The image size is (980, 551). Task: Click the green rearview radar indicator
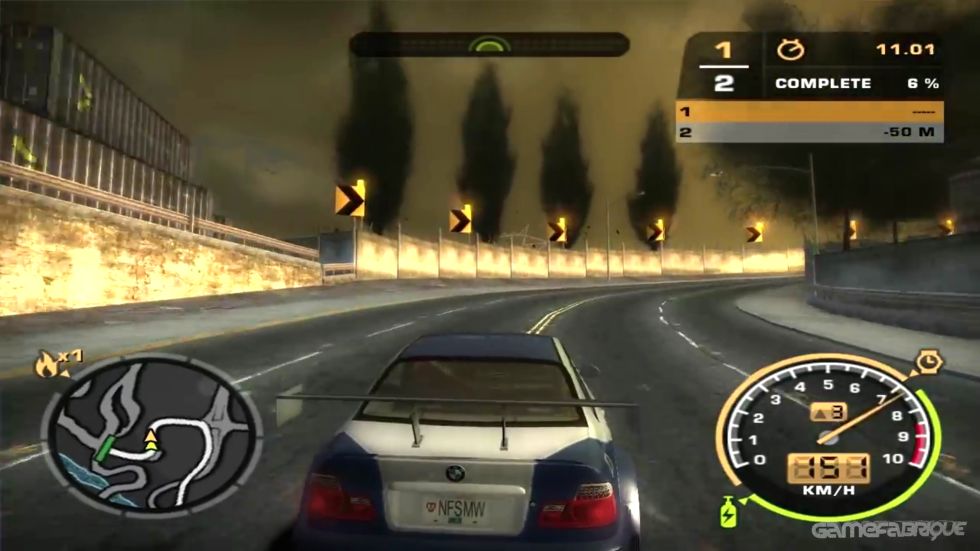490,44
